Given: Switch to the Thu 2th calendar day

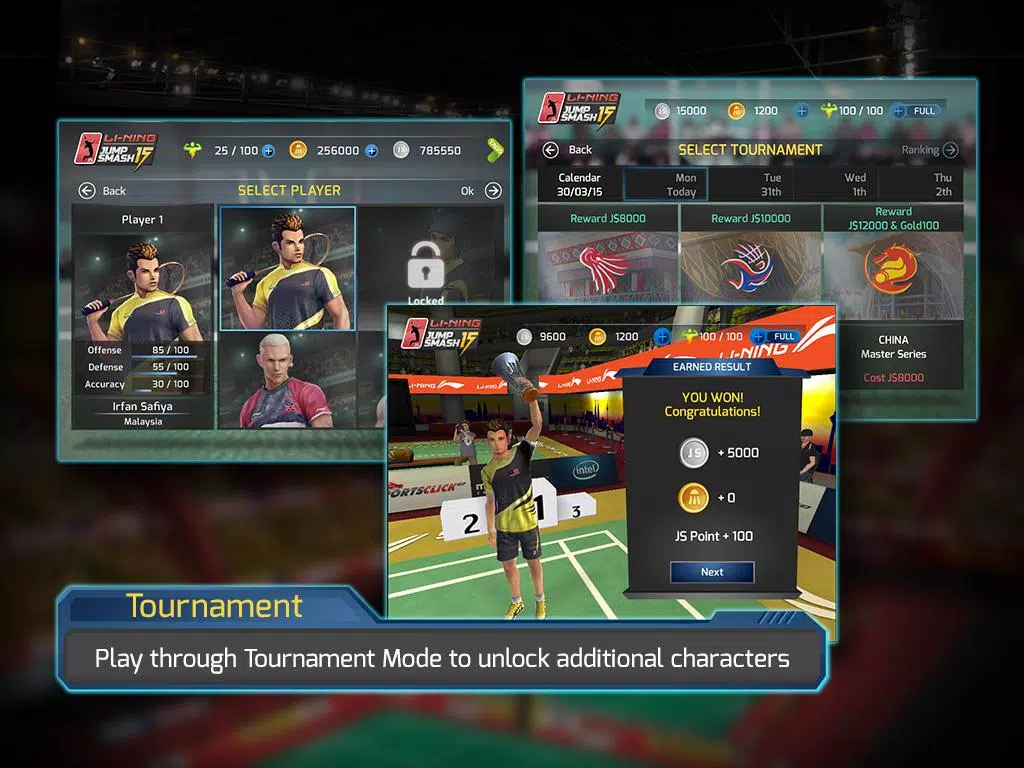Looking at the screenshot, I should [943, 185].
